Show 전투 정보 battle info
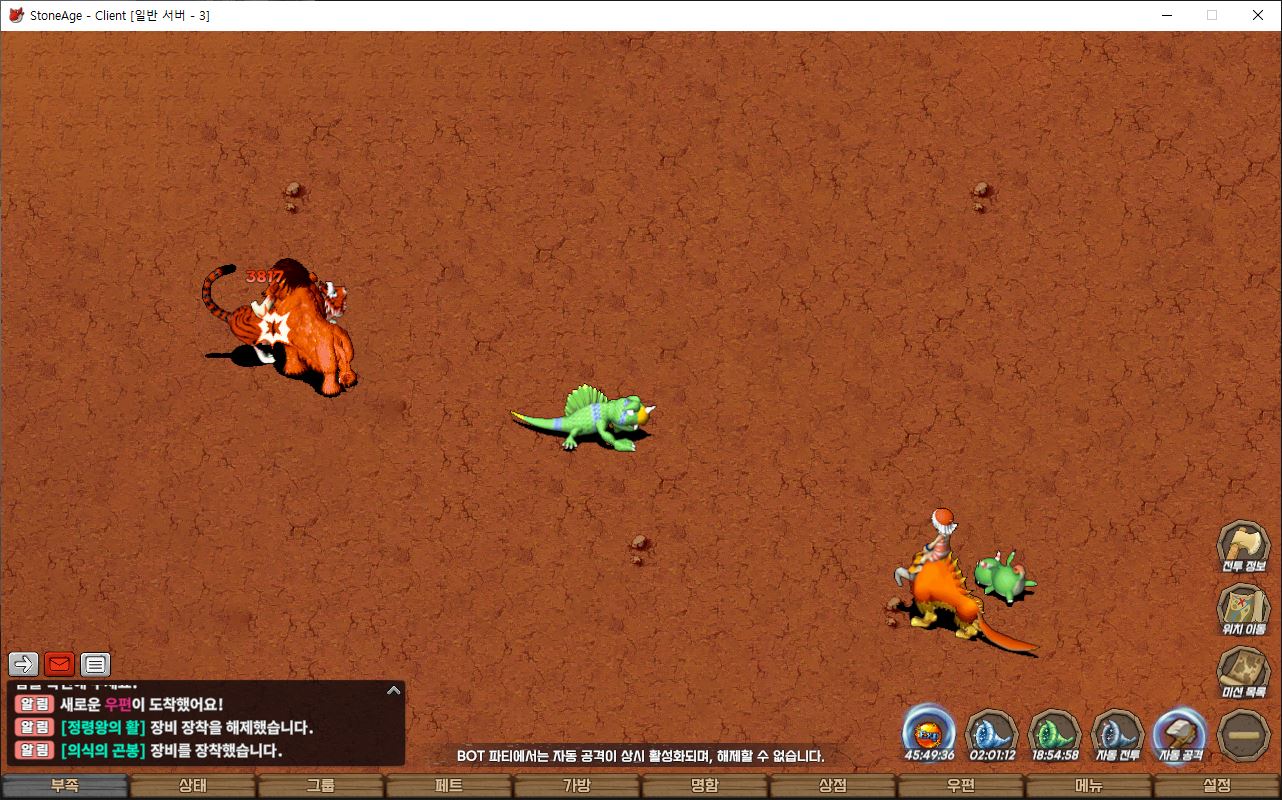 coord(1243,547)
